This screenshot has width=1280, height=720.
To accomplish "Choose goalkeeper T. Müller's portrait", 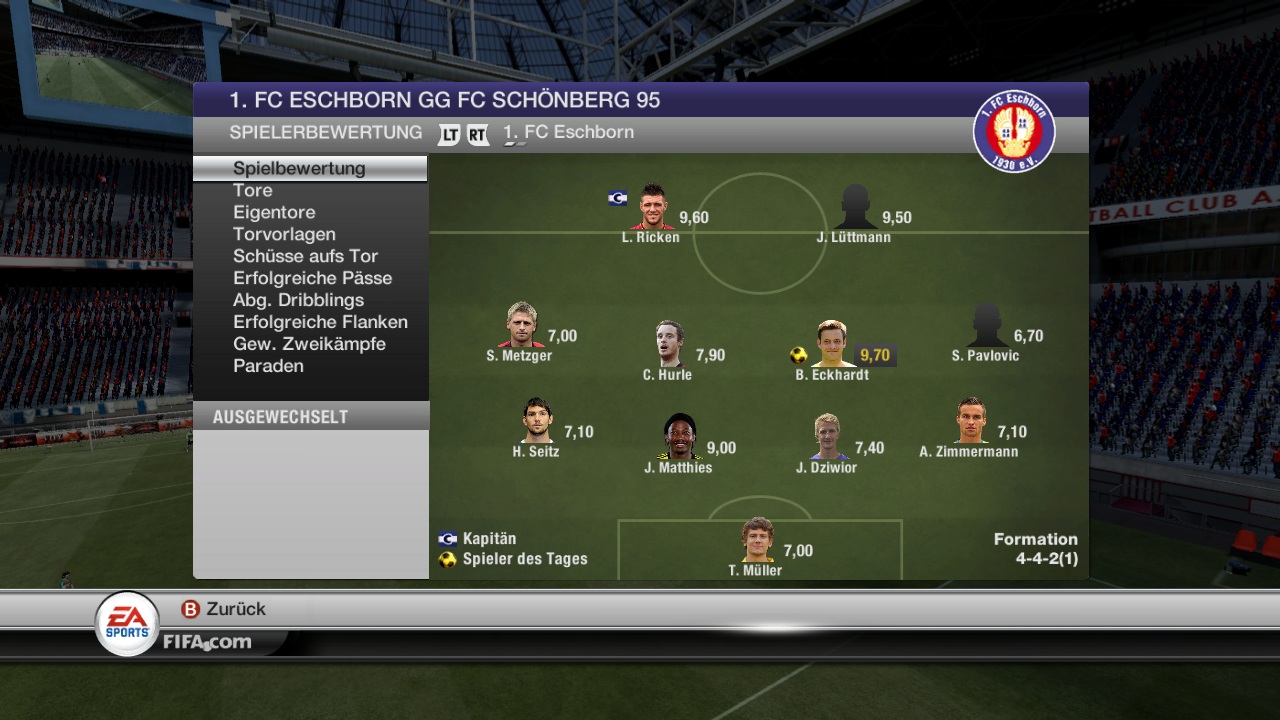I will click(x=757, y=540).
